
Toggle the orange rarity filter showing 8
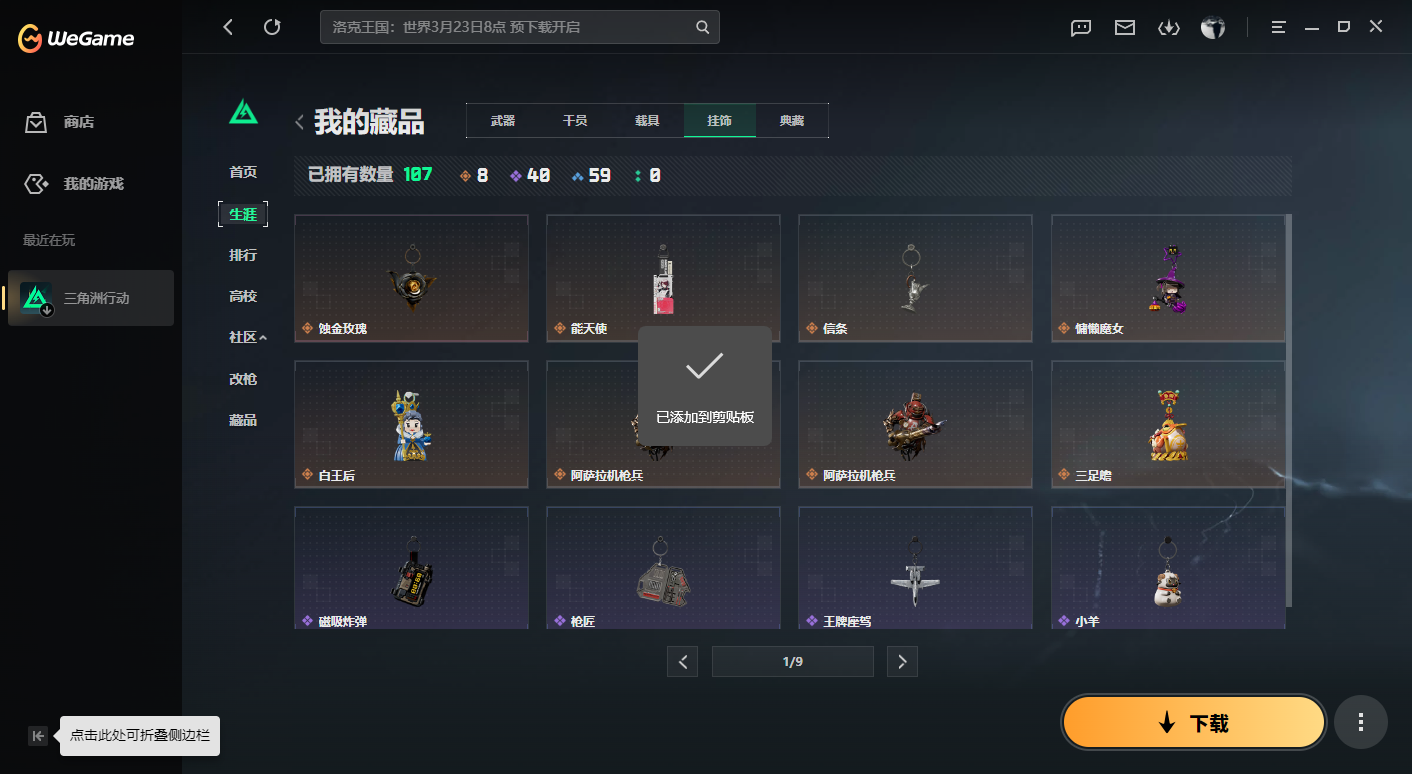point(472,174)
